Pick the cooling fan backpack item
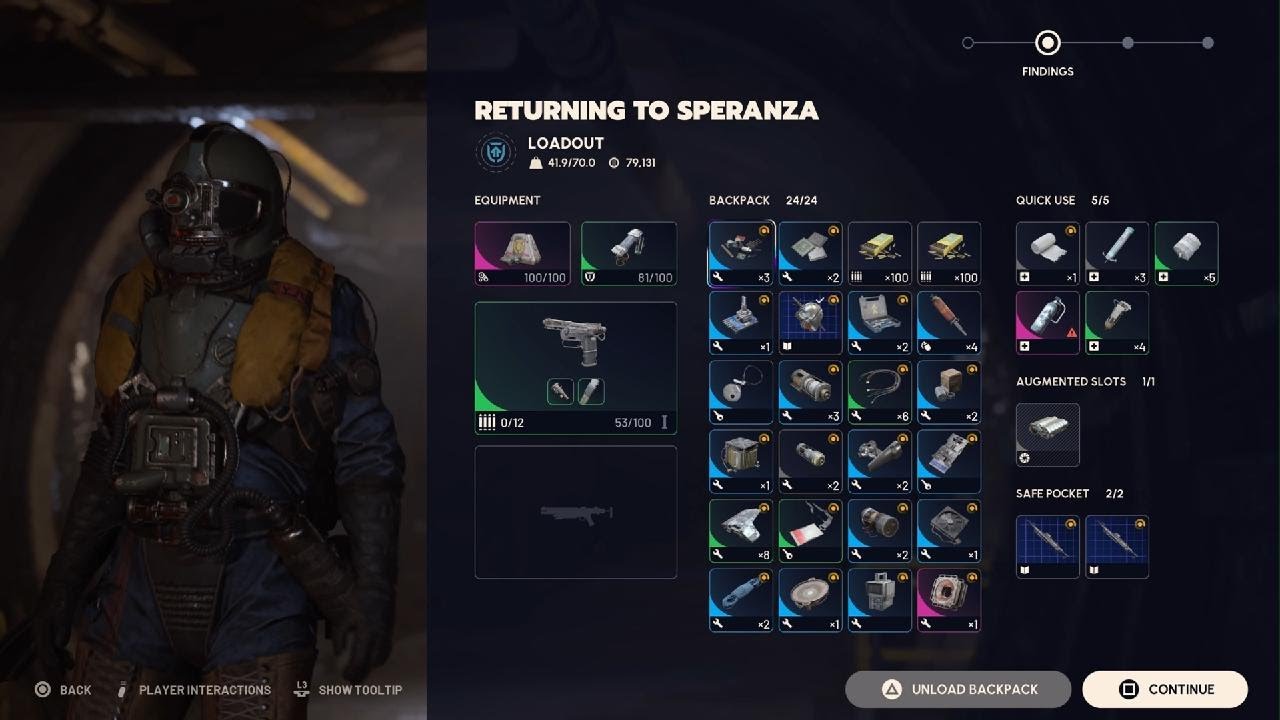 [948, 531]
